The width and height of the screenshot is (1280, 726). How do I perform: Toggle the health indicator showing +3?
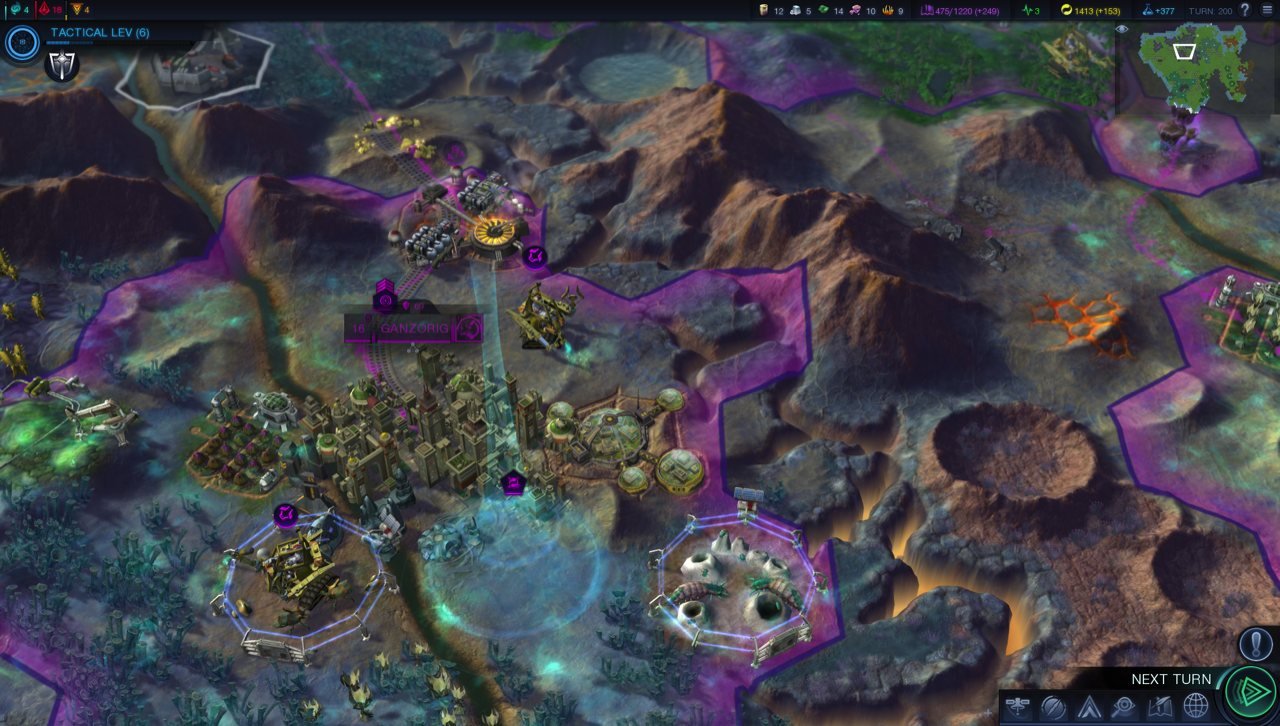point(1031,10)
